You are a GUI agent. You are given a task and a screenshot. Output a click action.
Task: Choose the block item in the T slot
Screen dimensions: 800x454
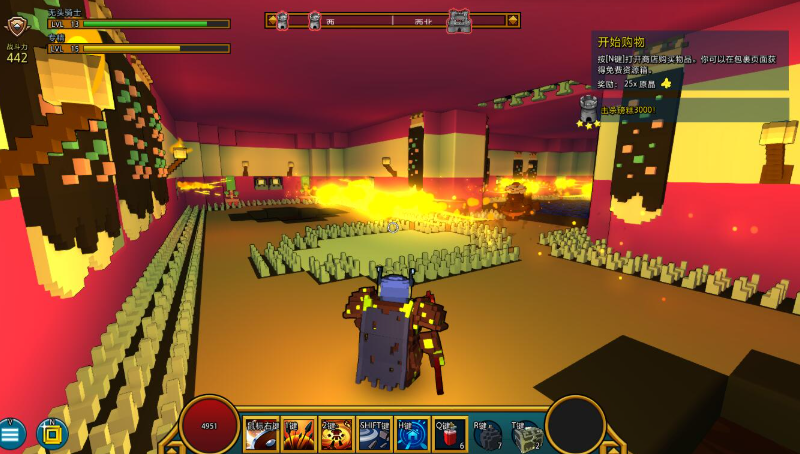tap(526, 436)
